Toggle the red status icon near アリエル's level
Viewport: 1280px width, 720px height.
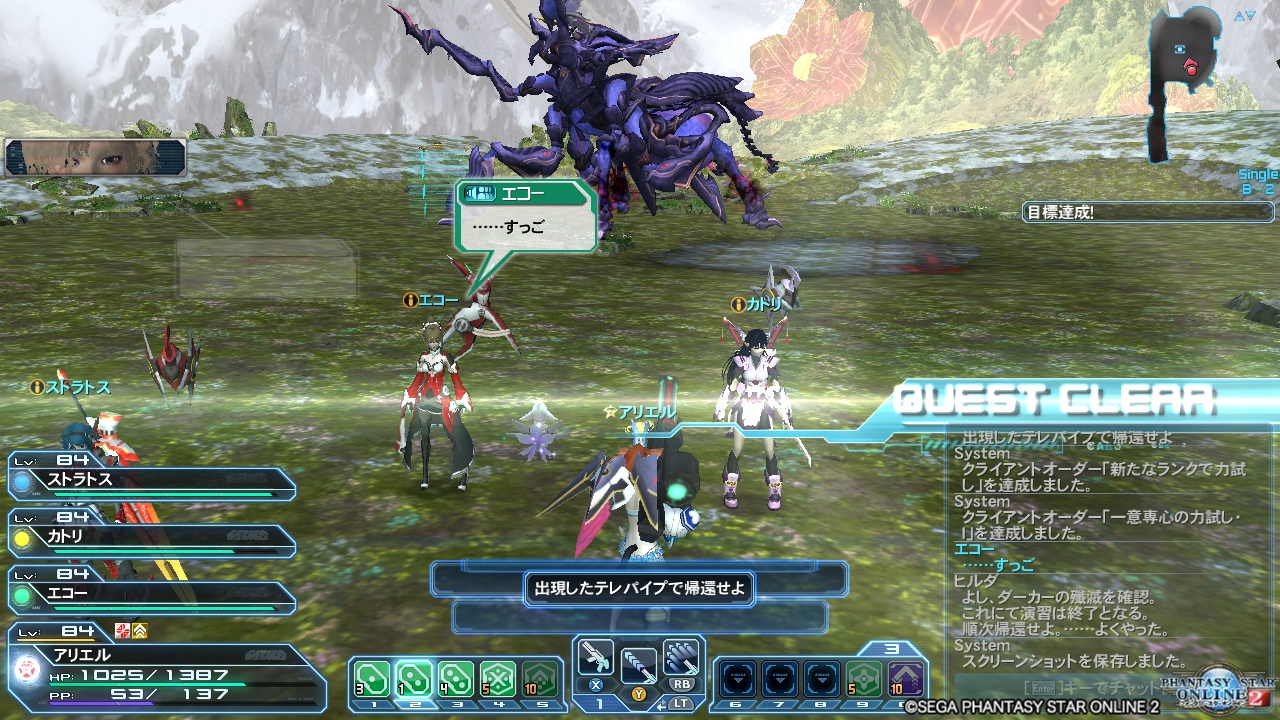[x=121, y=631]
